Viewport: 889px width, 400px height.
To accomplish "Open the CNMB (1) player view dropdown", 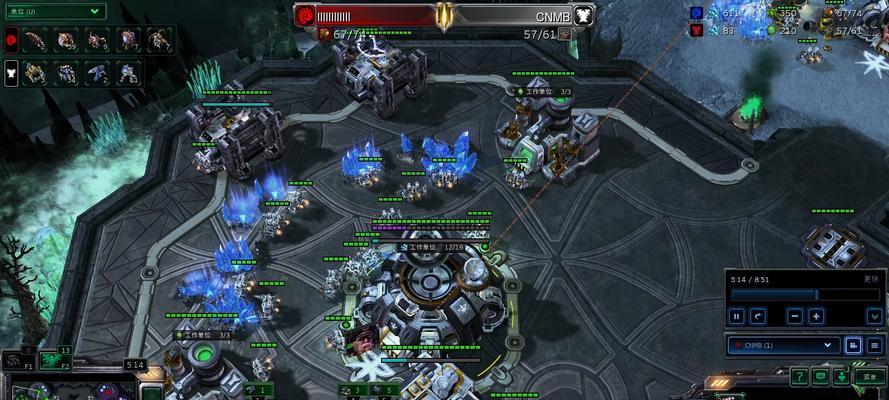I will (x=783, y=345).
